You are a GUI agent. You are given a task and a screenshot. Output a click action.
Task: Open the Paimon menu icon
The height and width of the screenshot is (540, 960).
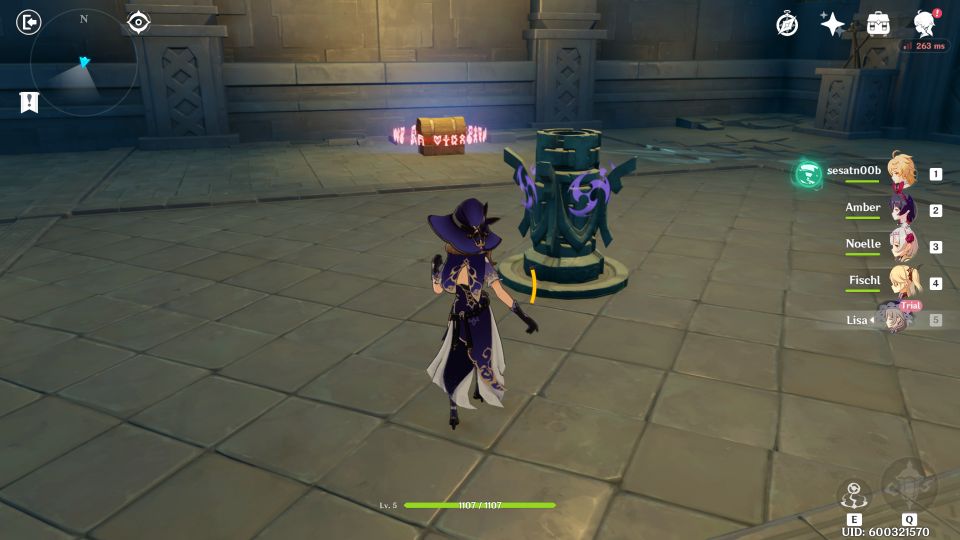[x=925, y=24]
